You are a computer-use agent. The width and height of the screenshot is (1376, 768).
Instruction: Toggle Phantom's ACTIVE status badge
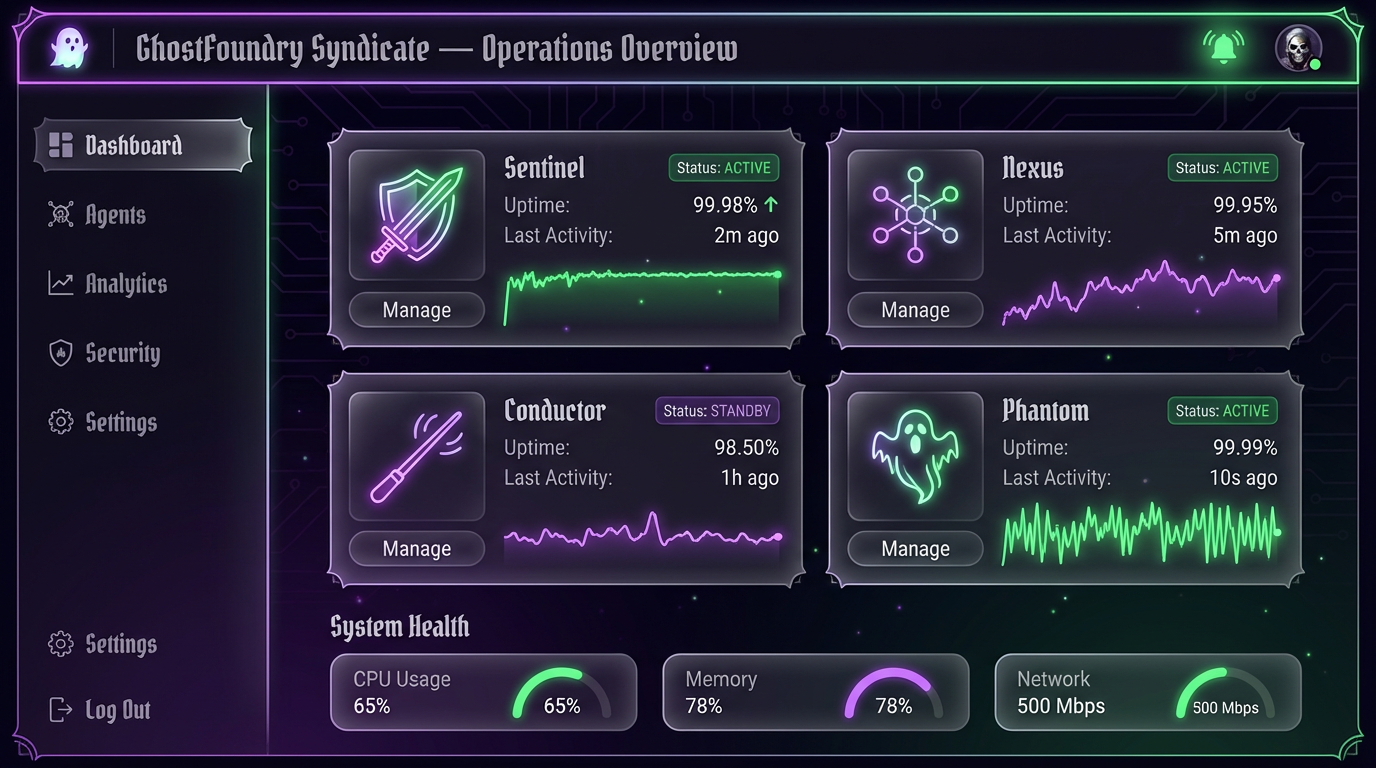pyautogui.click(x=1221, y=410)
